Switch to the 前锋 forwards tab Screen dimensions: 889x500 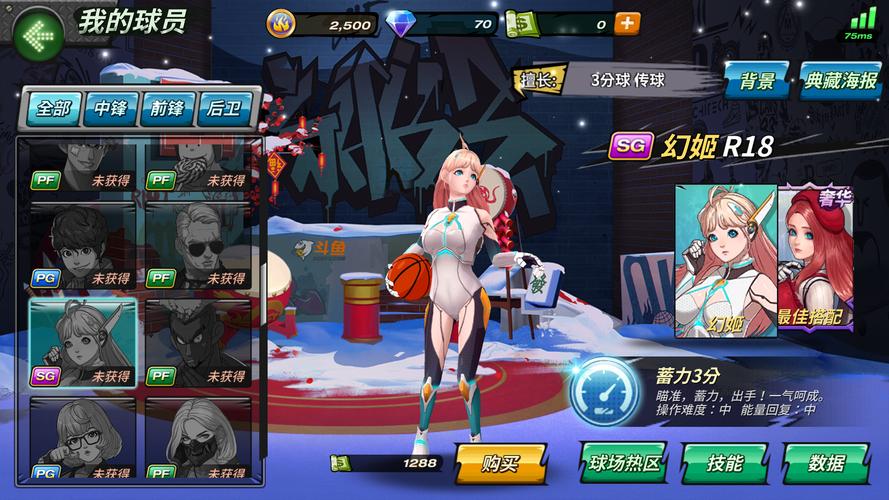(x=168, y=108)
